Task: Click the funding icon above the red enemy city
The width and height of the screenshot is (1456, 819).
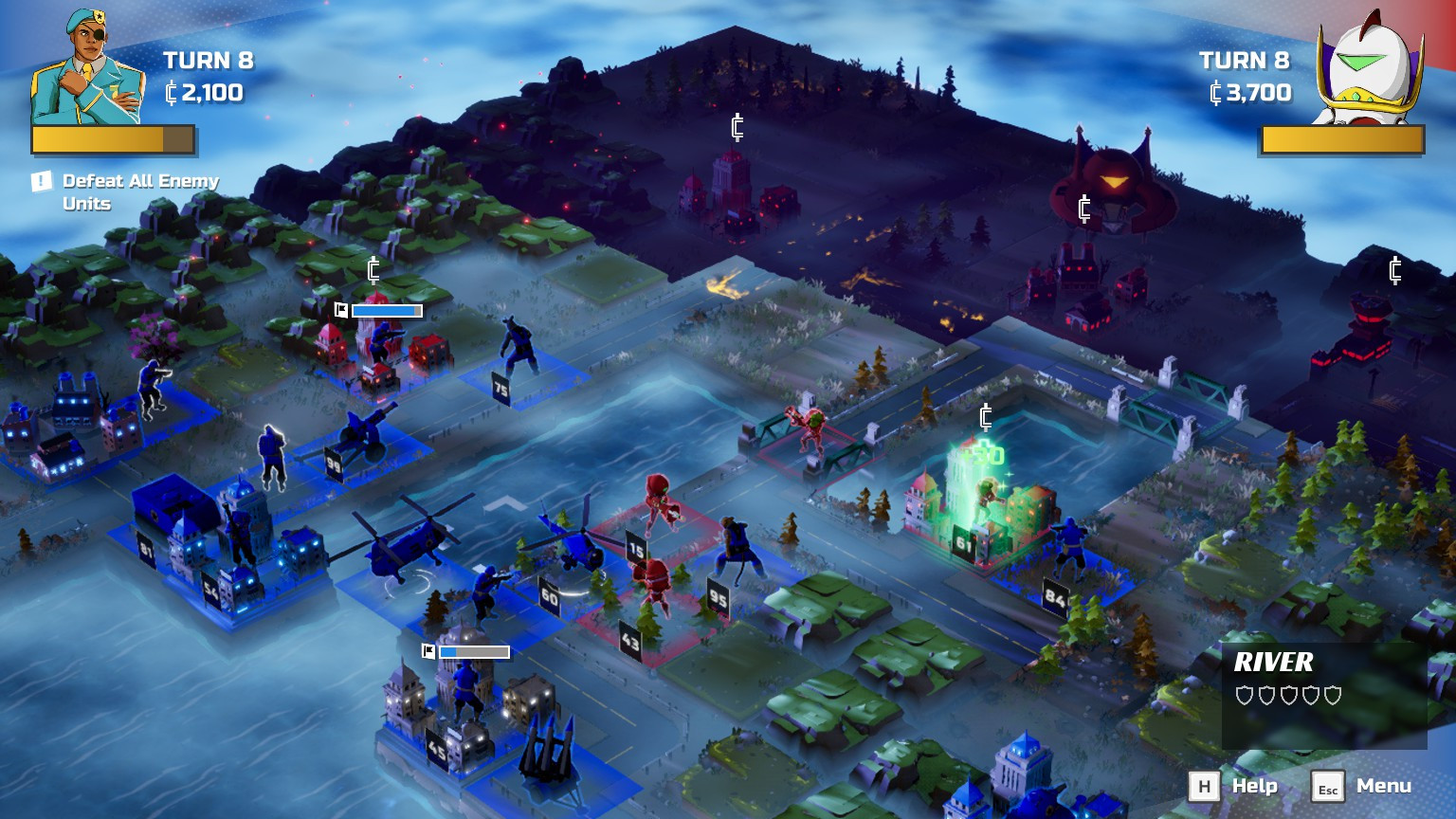Action: coord(736,125)
